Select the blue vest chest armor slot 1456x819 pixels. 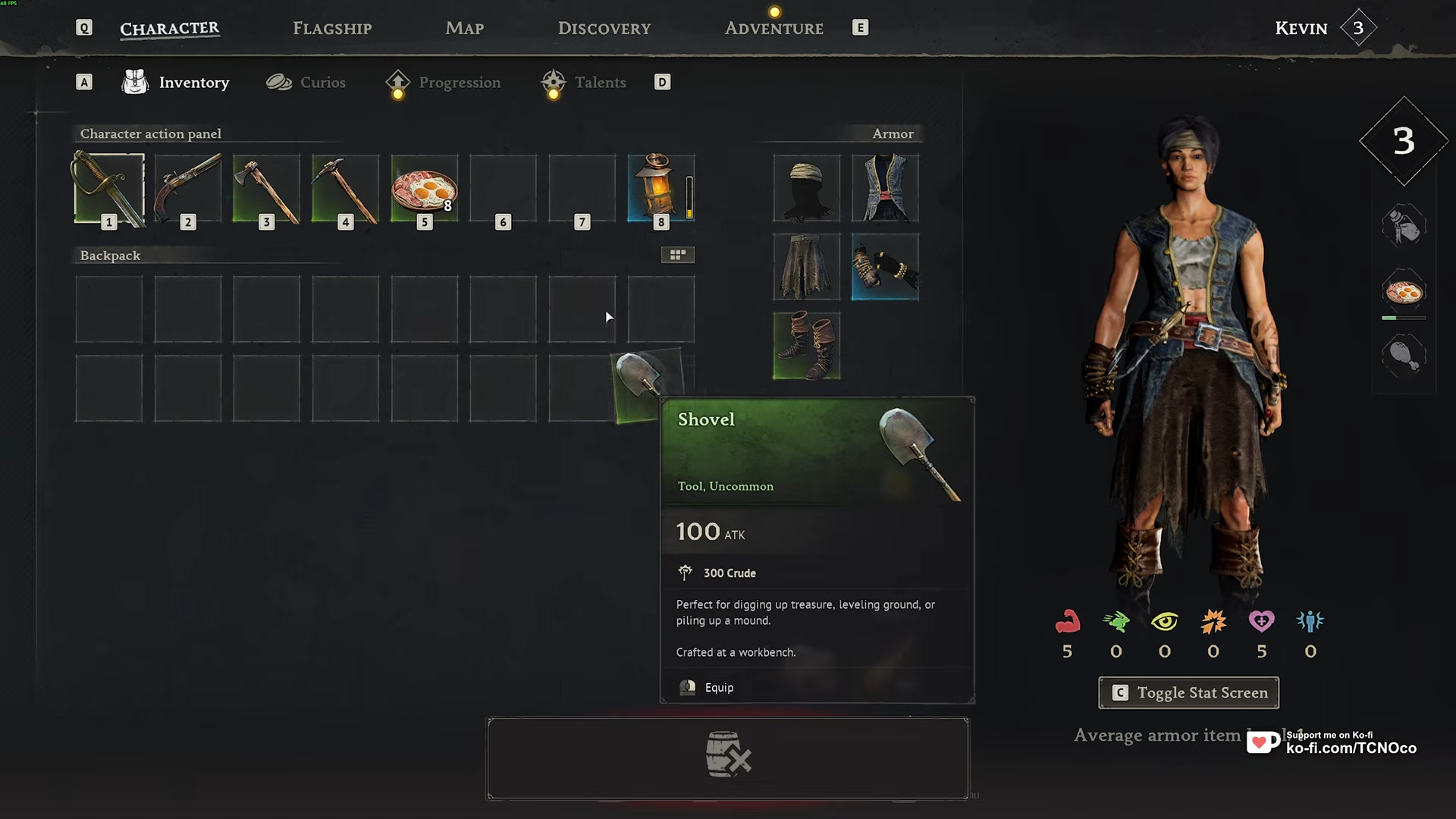[x=885, y=189]
